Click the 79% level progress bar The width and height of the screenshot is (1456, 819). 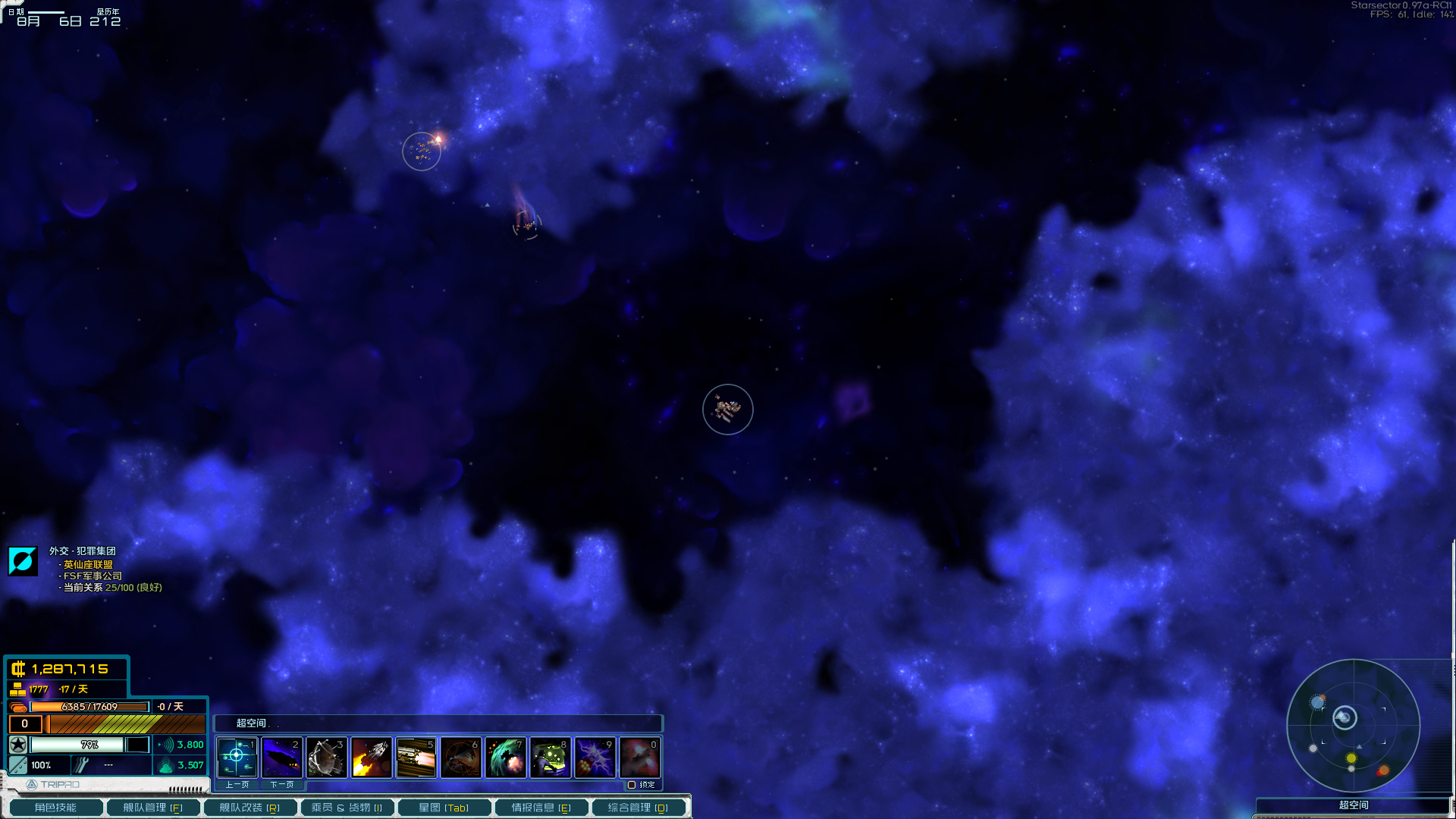click(x=89, y=745)
